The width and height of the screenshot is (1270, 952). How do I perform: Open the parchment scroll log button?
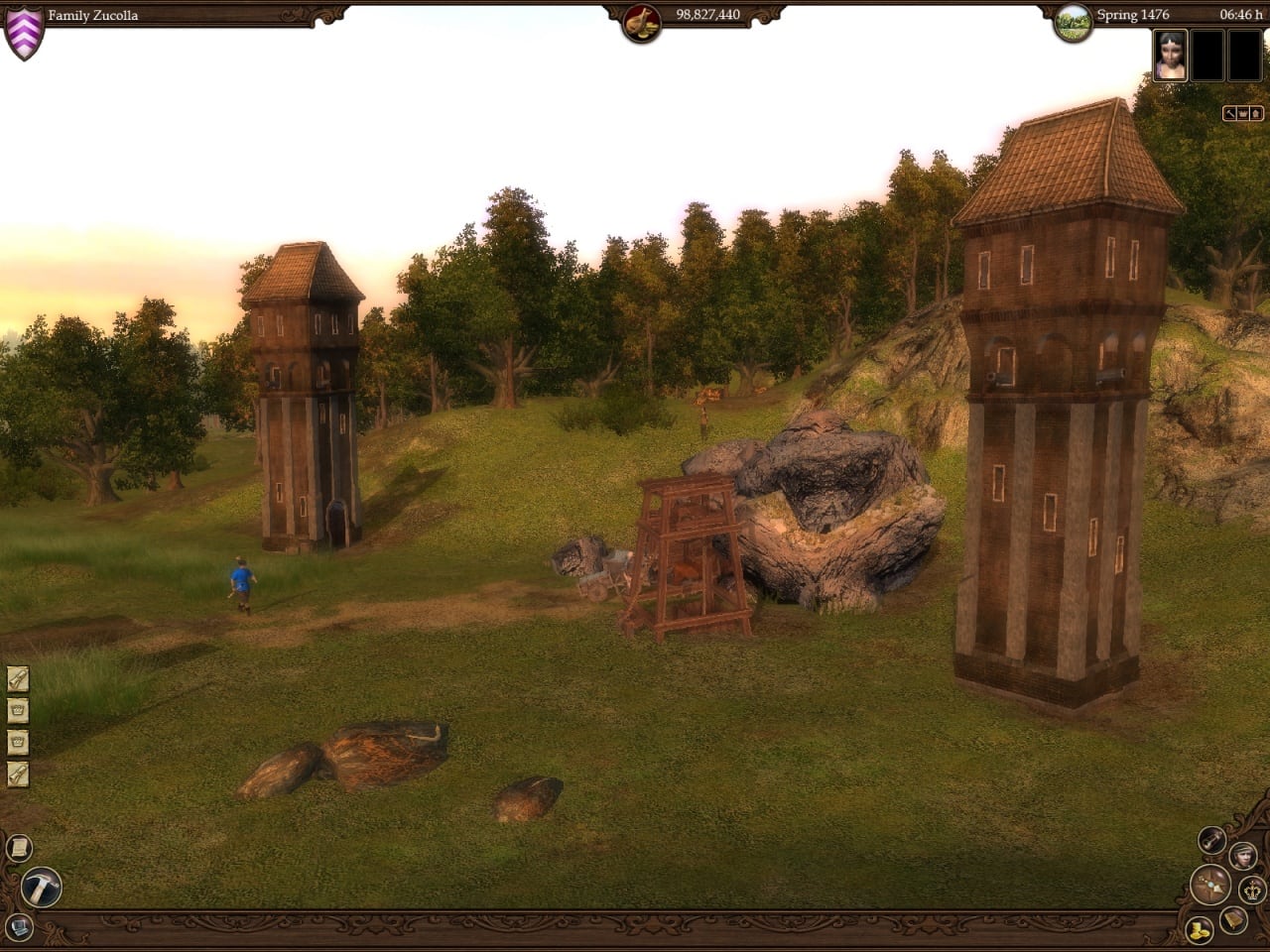tap(19, 848)
